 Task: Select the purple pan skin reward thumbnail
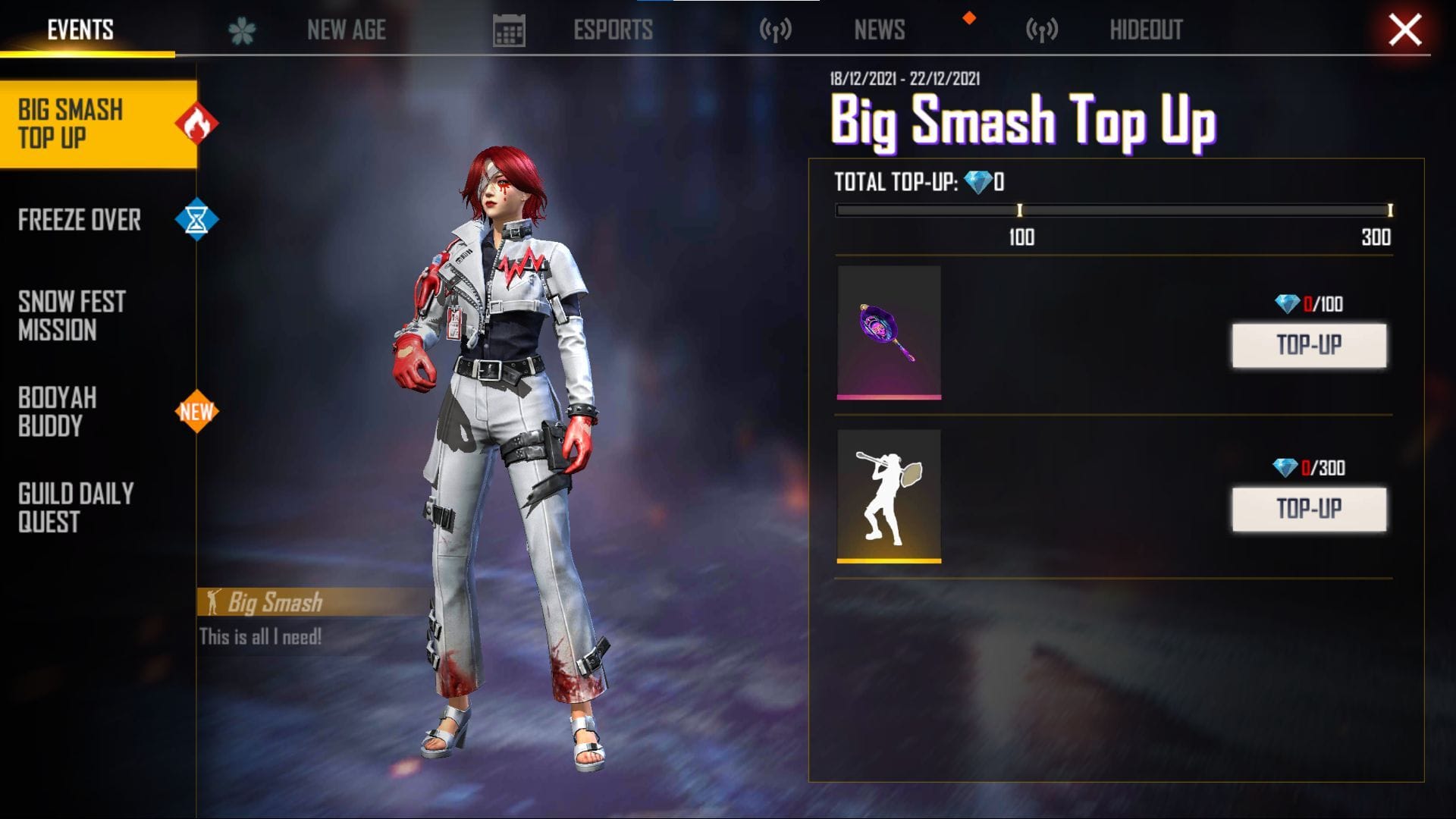coord(890,334)
